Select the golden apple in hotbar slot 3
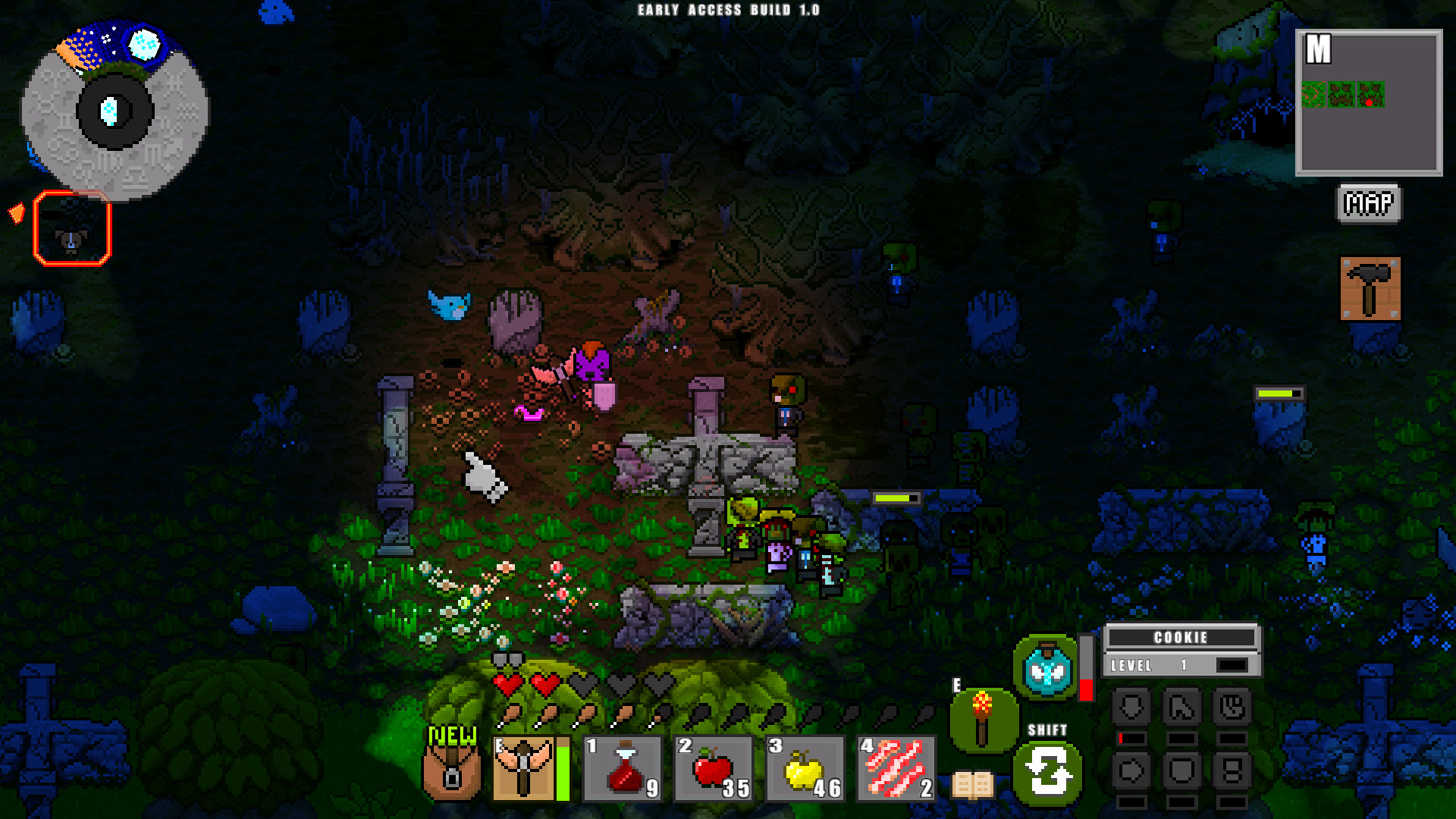The height and width of the screenshot is (819, 1456). tap(802, 770)
